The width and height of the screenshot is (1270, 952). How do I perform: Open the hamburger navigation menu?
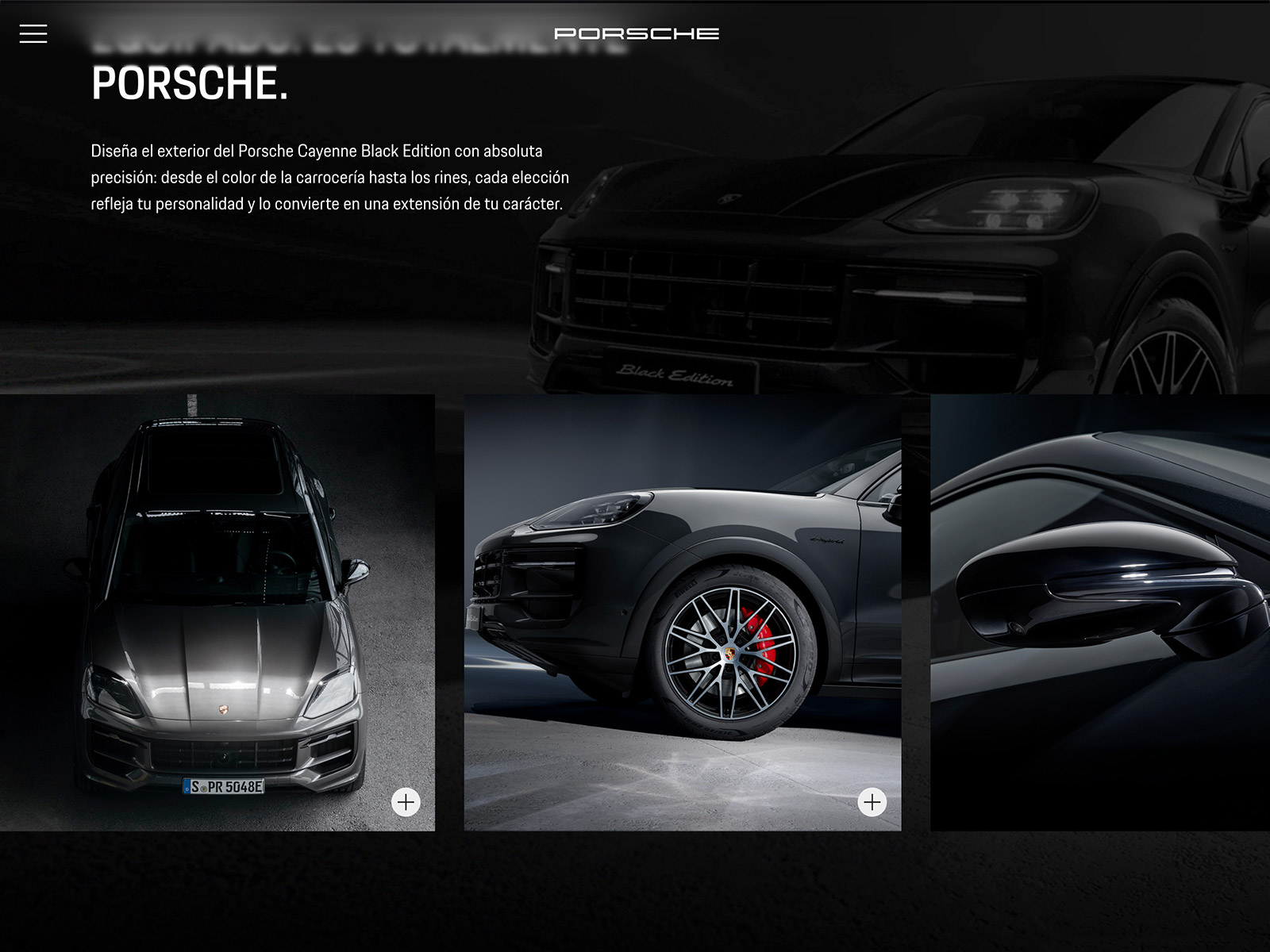coord(33,33)
